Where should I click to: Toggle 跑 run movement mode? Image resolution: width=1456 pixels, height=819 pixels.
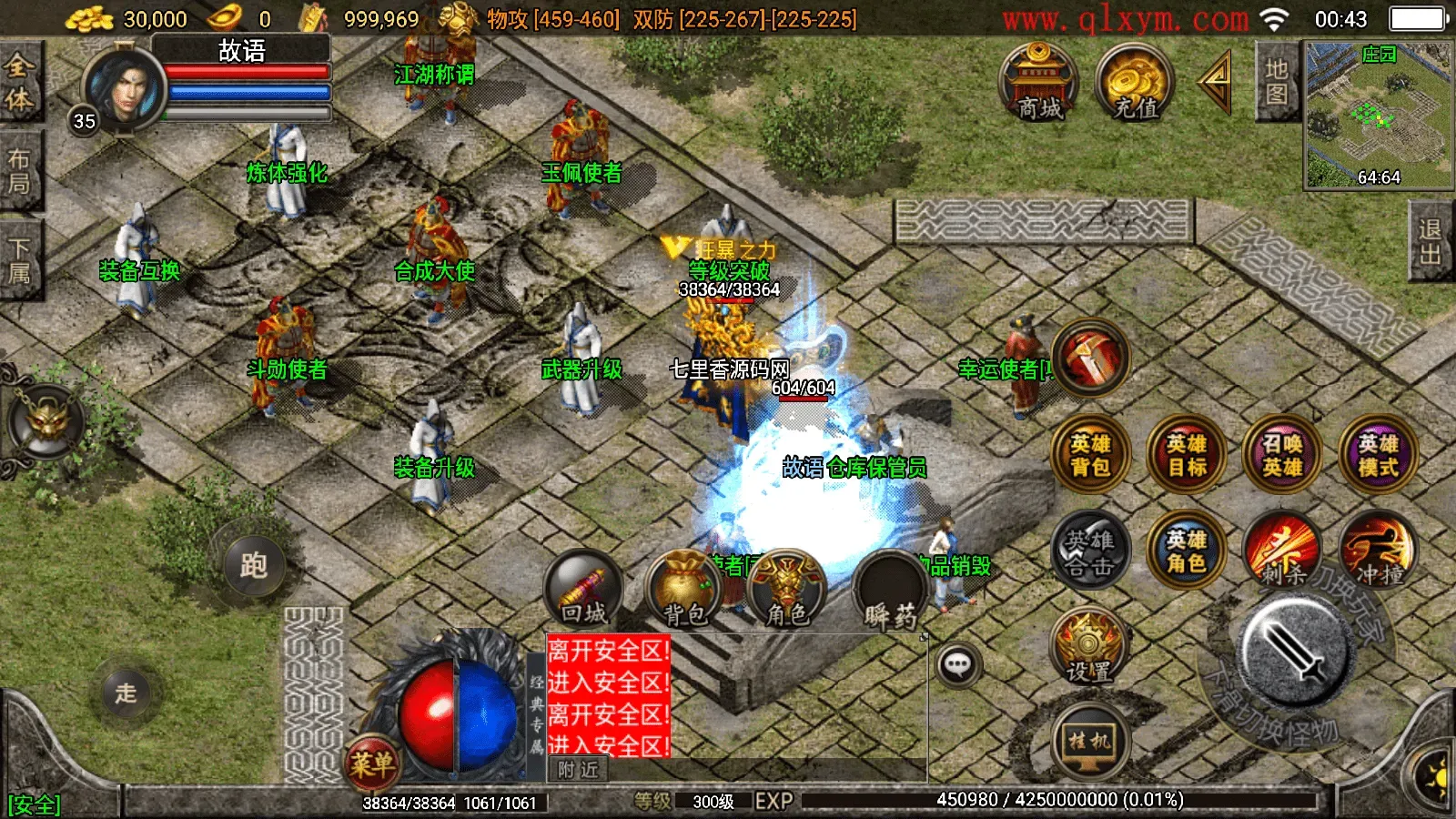pos(257,566)
